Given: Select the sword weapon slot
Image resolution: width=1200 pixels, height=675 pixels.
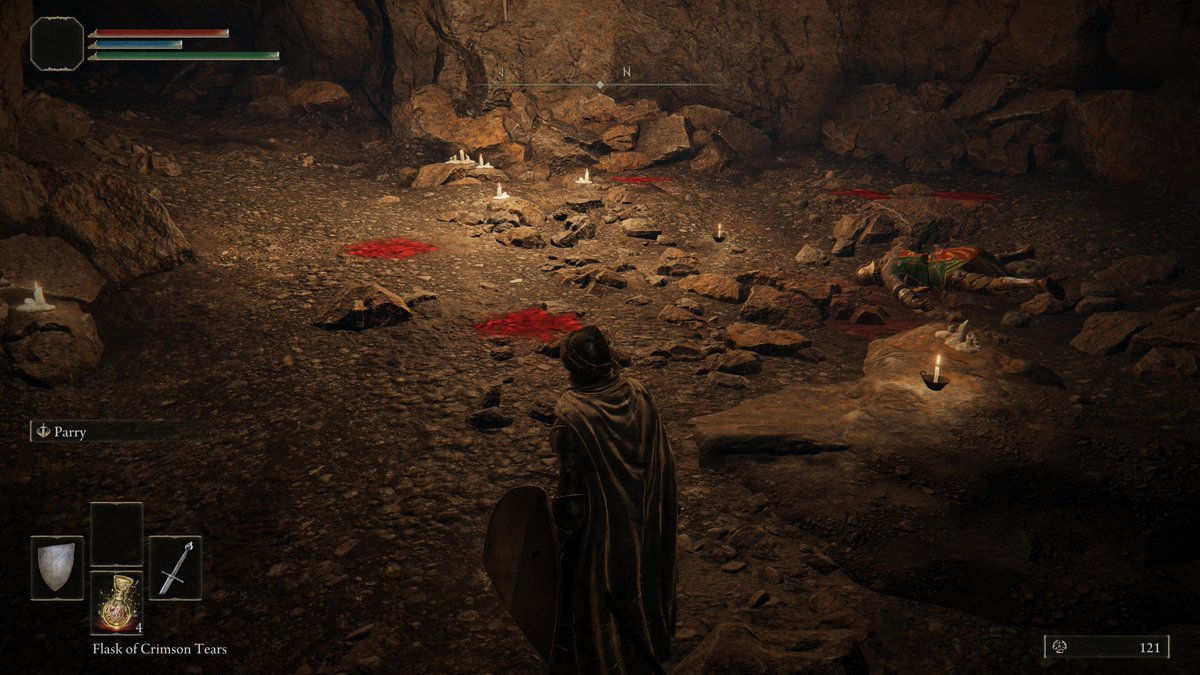Looking at the screenshot, I should tap(175, 568).
